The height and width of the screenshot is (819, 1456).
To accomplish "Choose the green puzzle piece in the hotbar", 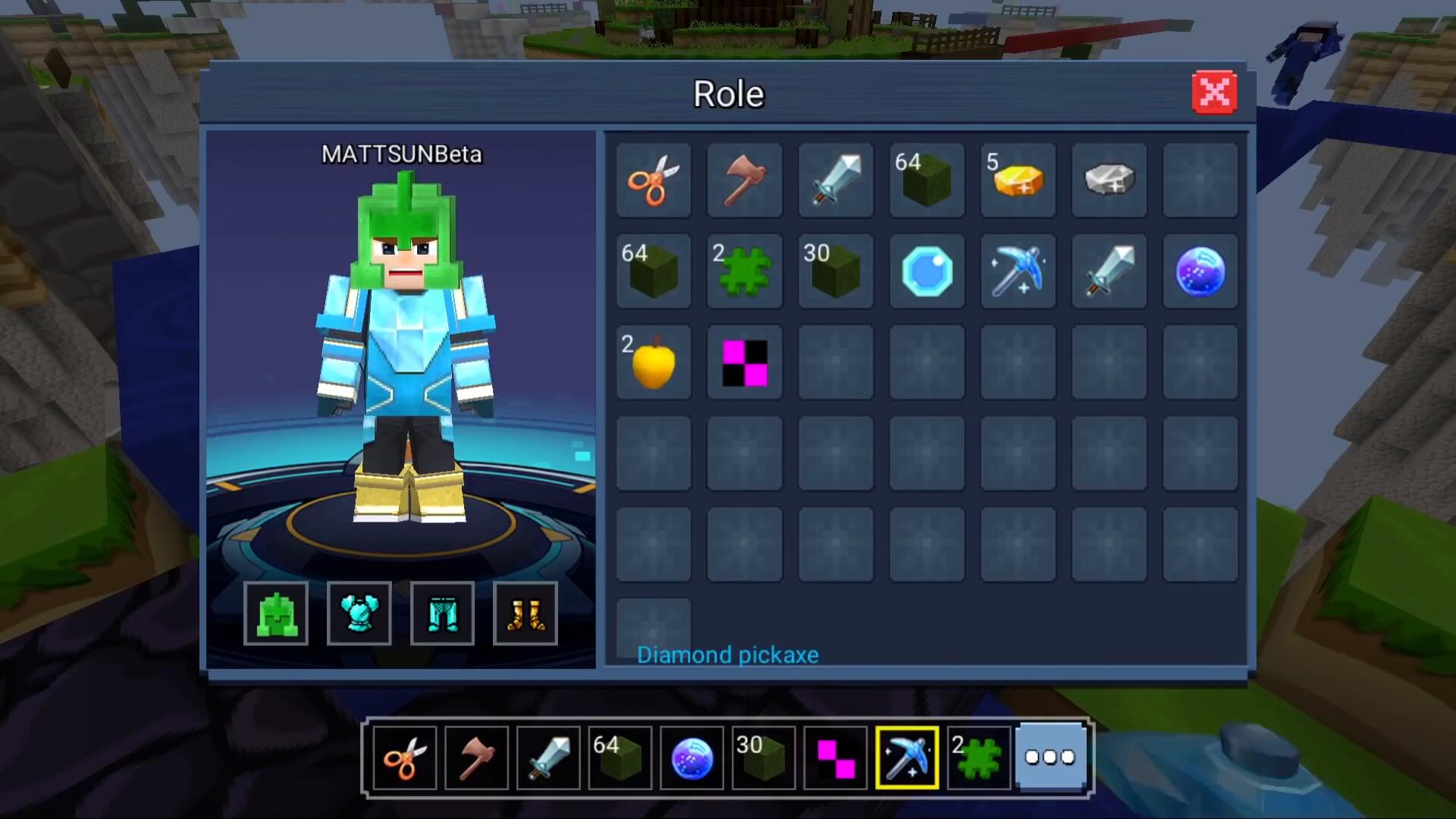I will pyautogui.click(x=978, y=758).
